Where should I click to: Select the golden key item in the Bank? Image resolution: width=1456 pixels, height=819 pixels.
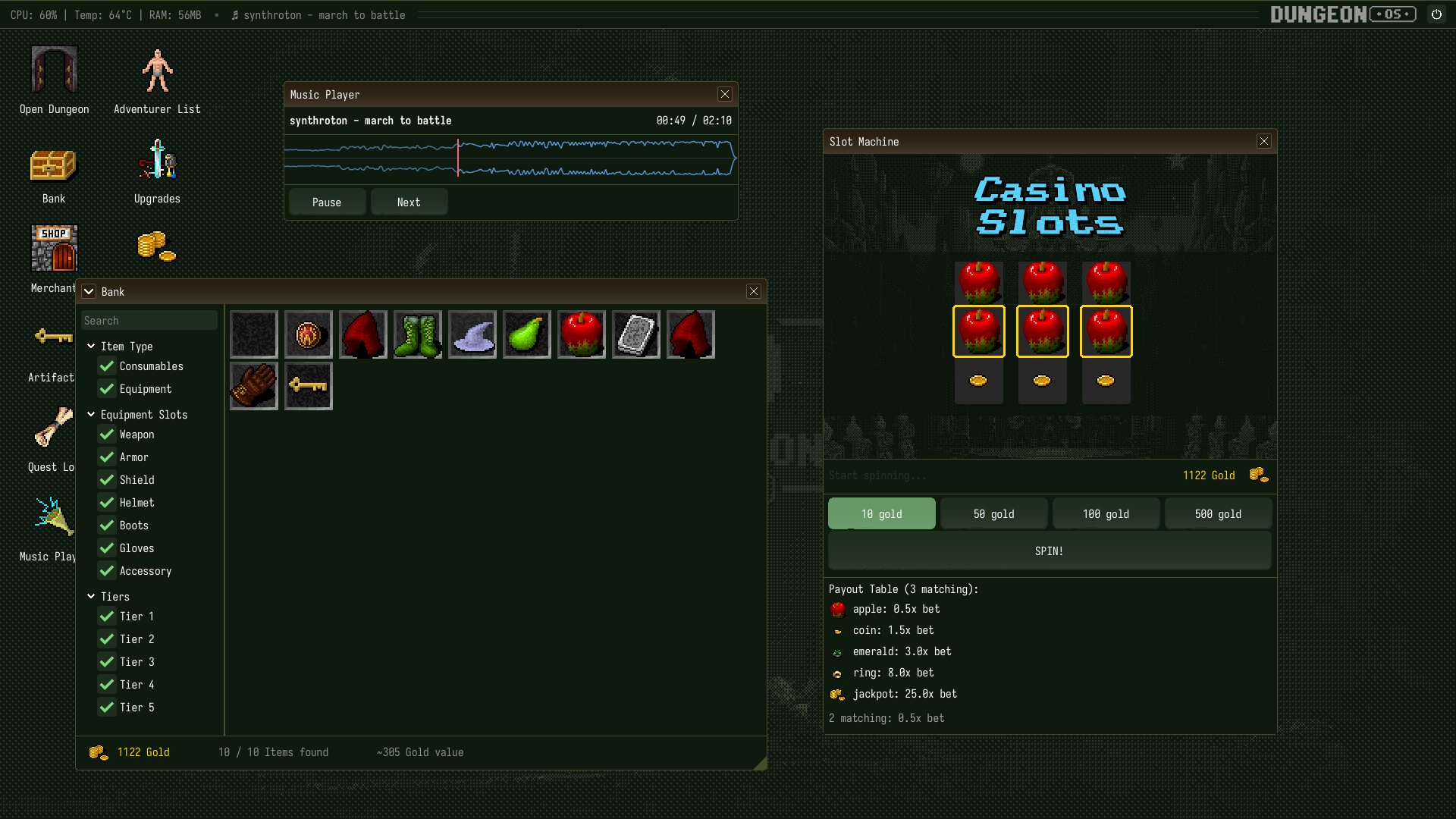click(308, 386)
